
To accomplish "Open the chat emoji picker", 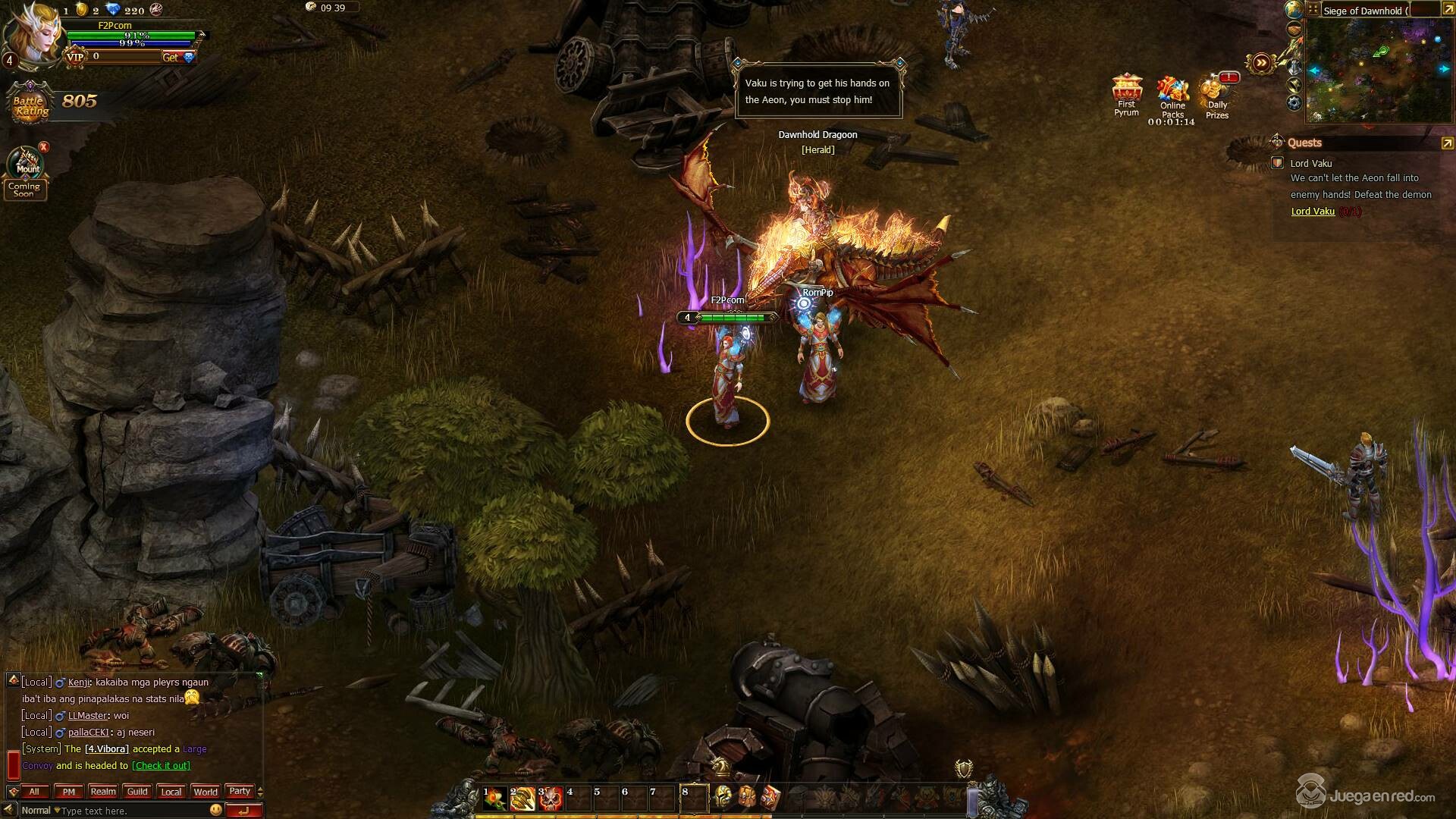I will 216,810.
